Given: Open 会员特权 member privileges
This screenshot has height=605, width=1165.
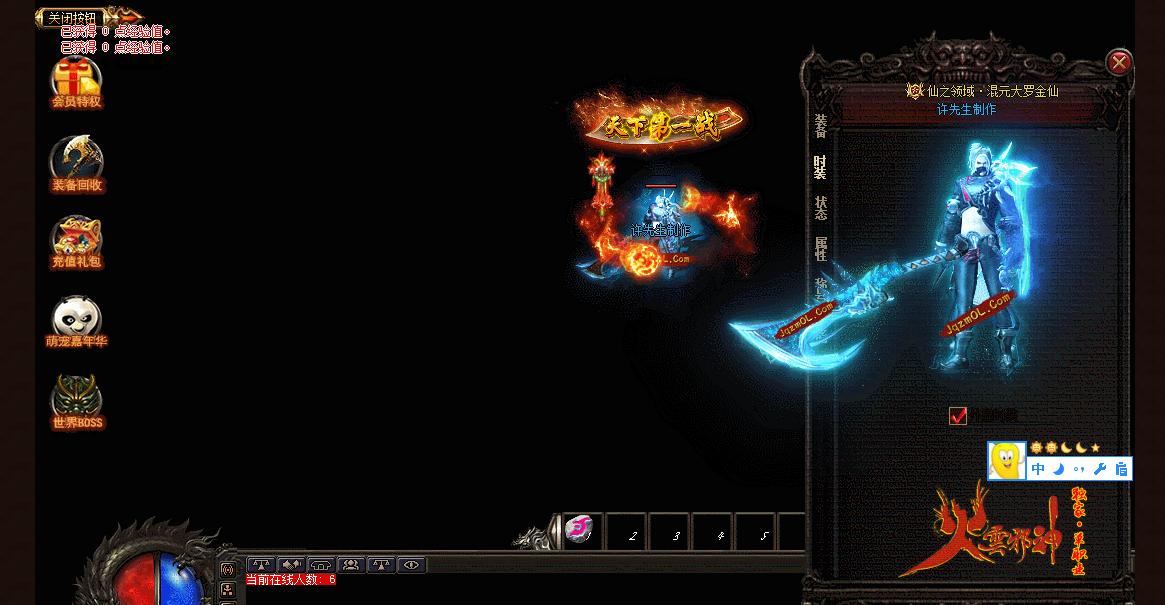Looking at the screenshot, I should (77, 83).
